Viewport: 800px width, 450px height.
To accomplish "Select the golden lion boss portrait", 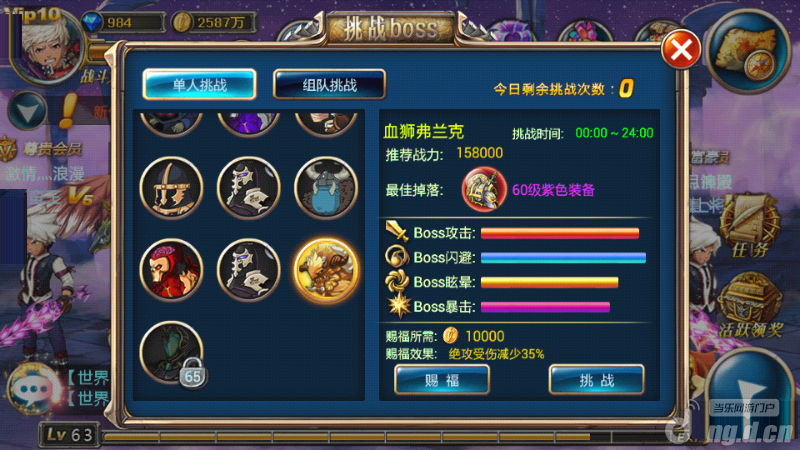I will [x=326, y=269].
